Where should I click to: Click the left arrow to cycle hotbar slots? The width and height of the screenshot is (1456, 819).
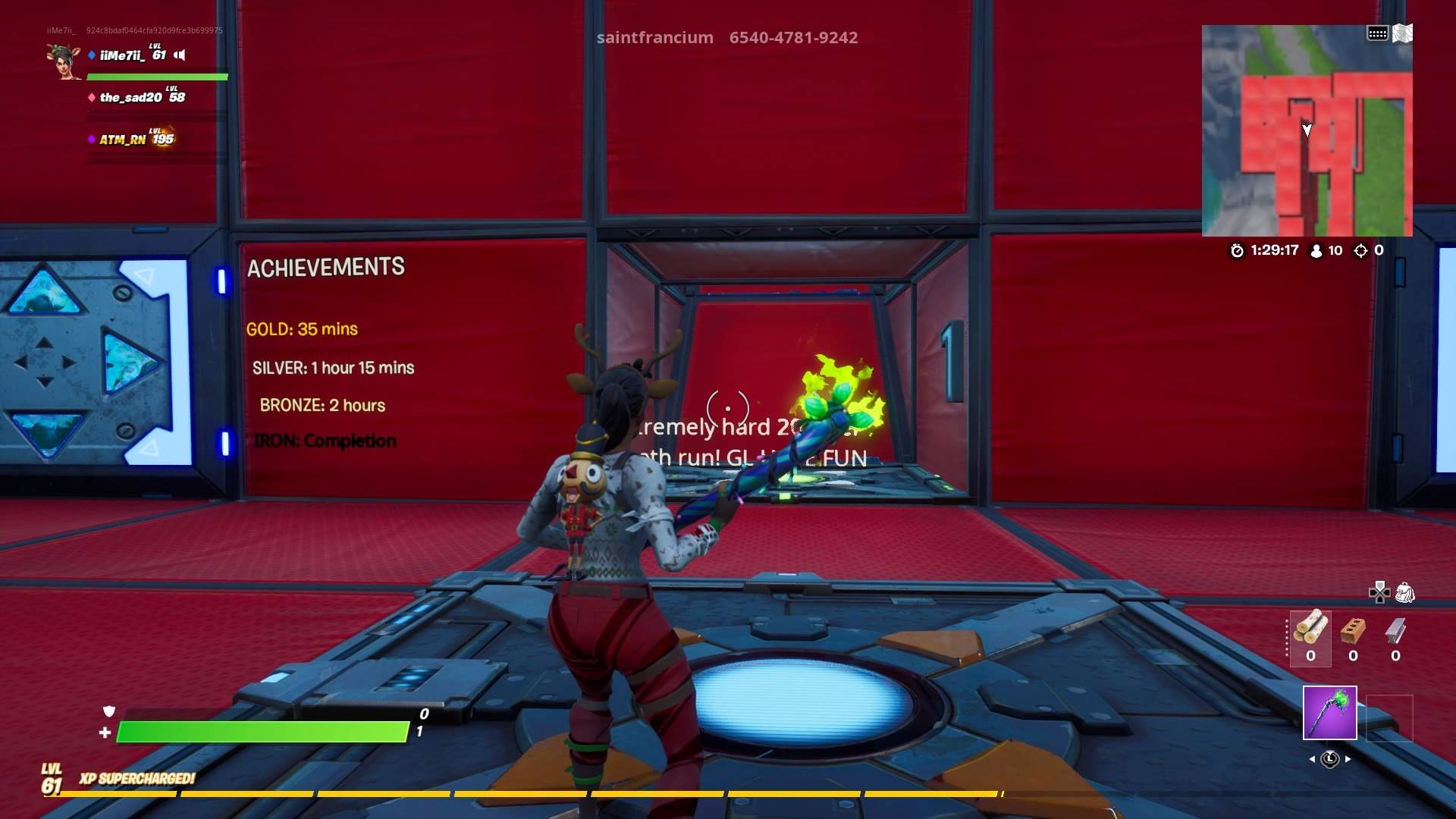[1313, 759]
